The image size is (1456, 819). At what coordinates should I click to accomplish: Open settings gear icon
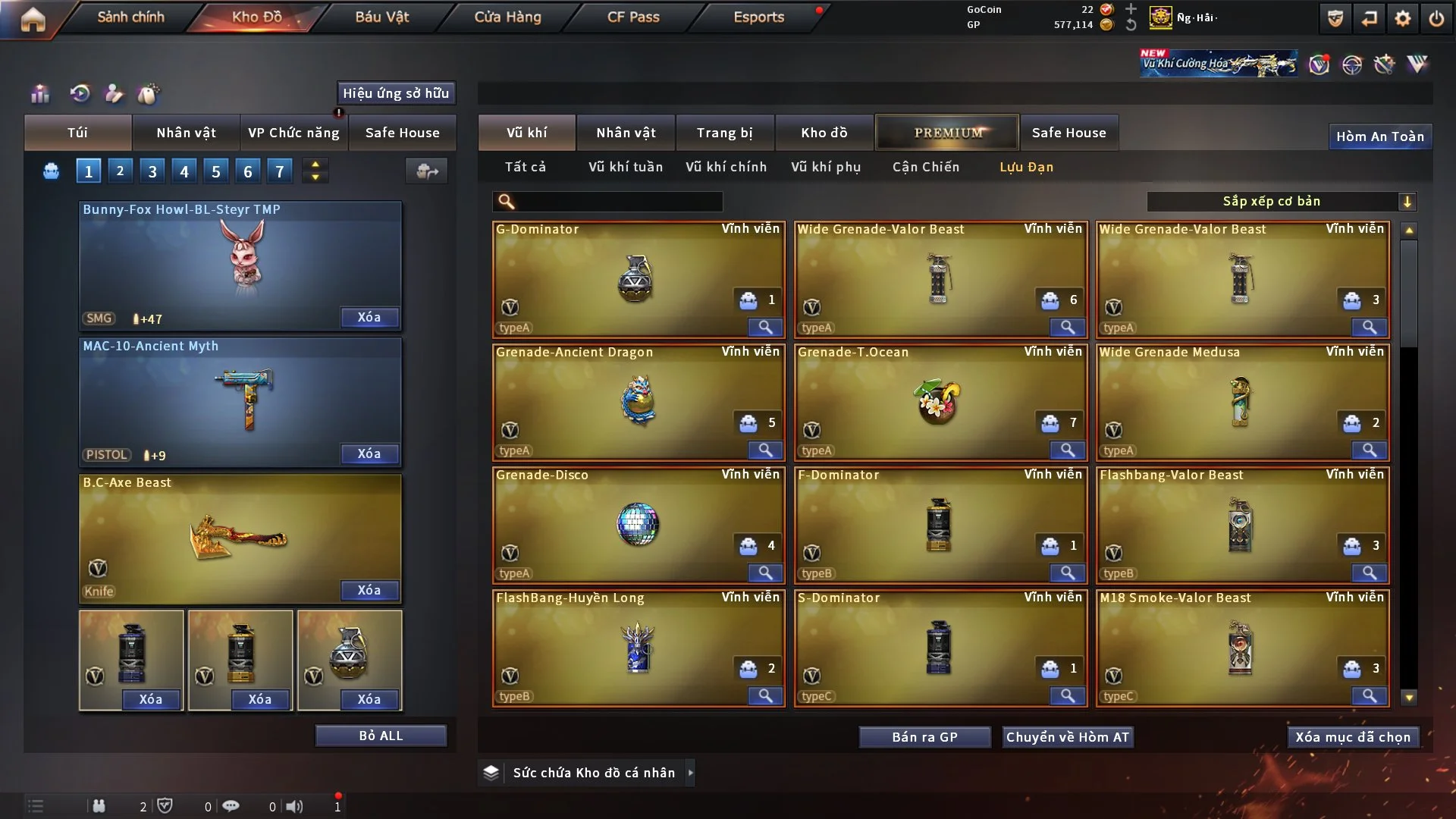click(x=1402, y=18)
